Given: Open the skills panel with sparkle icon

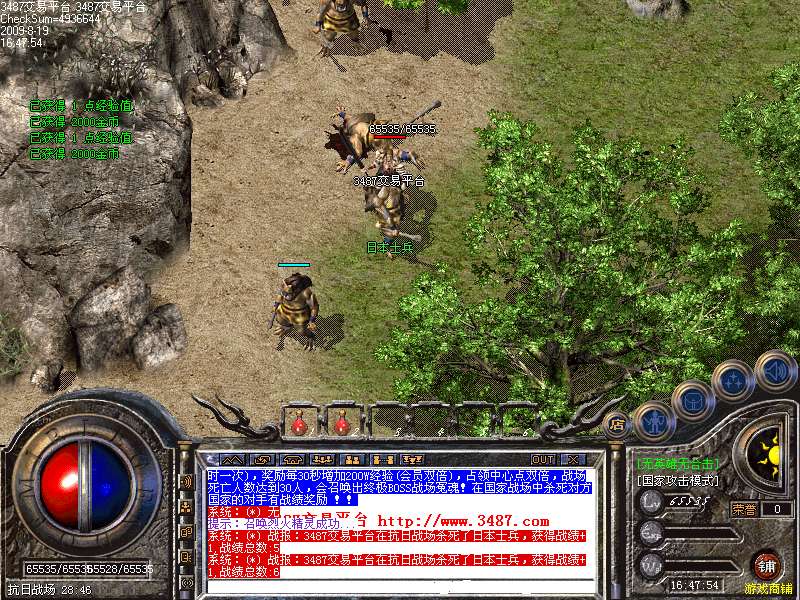Looking at the screenshot, I should pyautogui.click(x=733, y=381).
